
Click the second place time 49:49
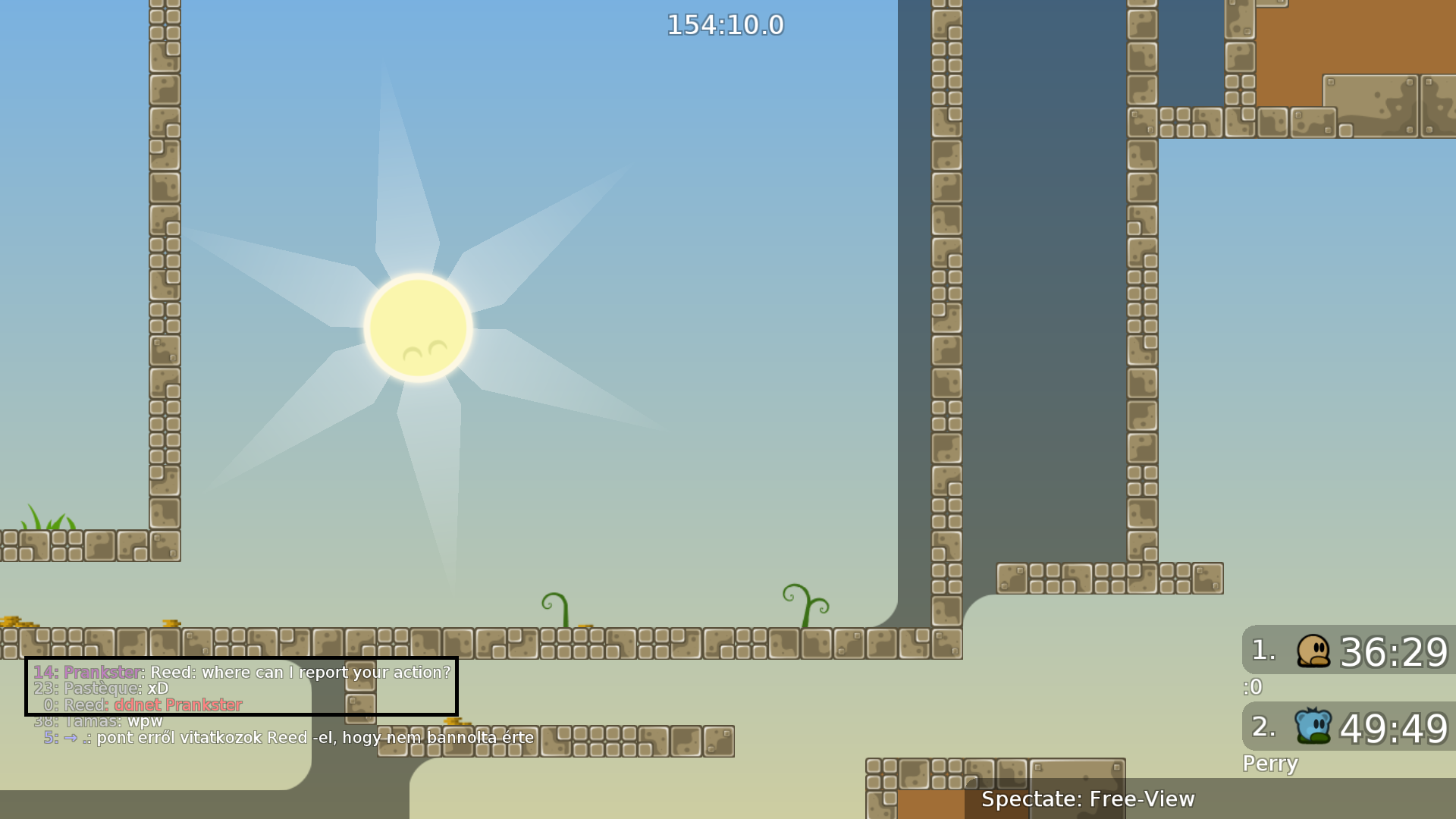click(x=1392, y=726)
